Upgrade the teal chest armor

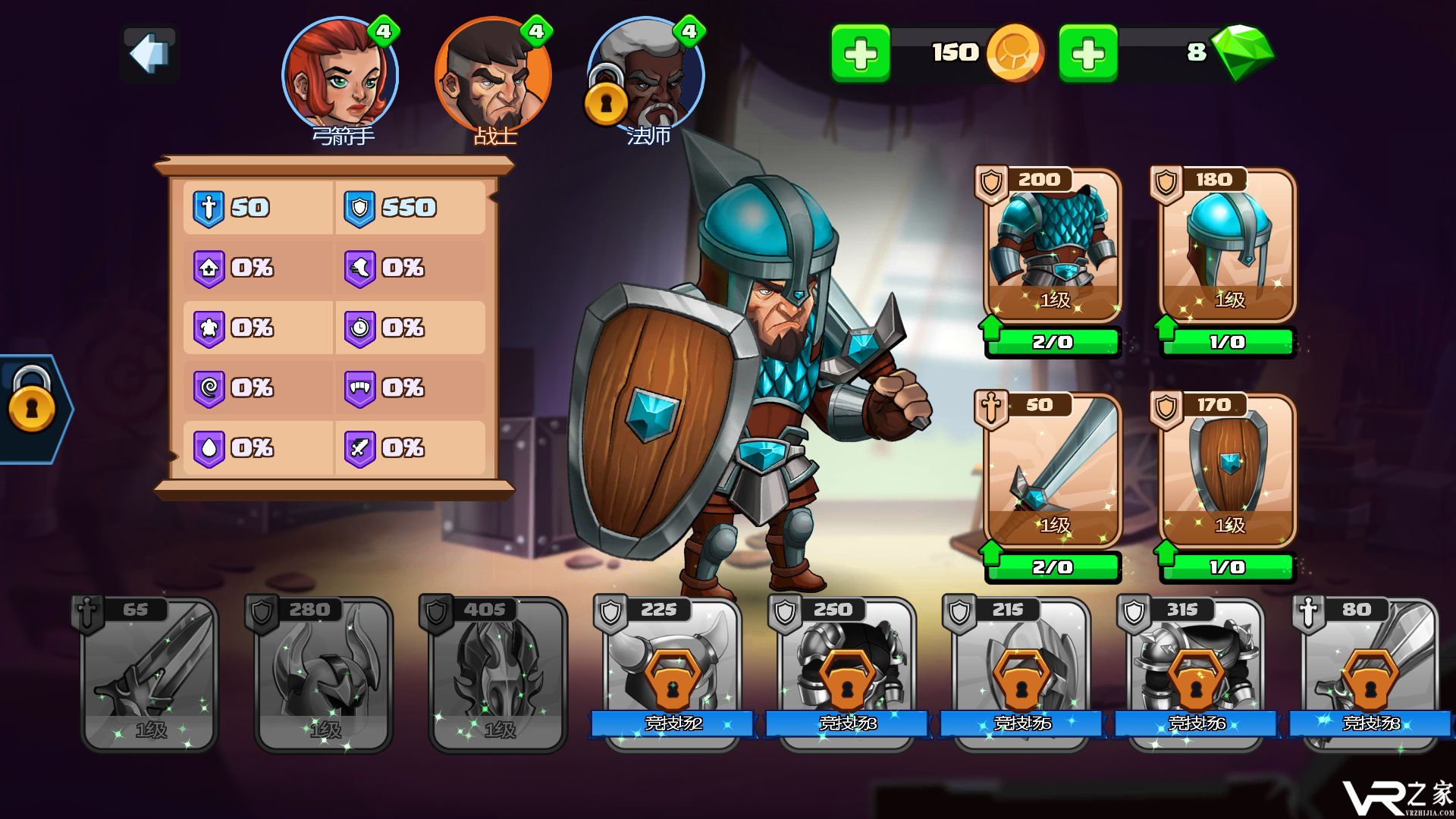(x=1053, y=342)
